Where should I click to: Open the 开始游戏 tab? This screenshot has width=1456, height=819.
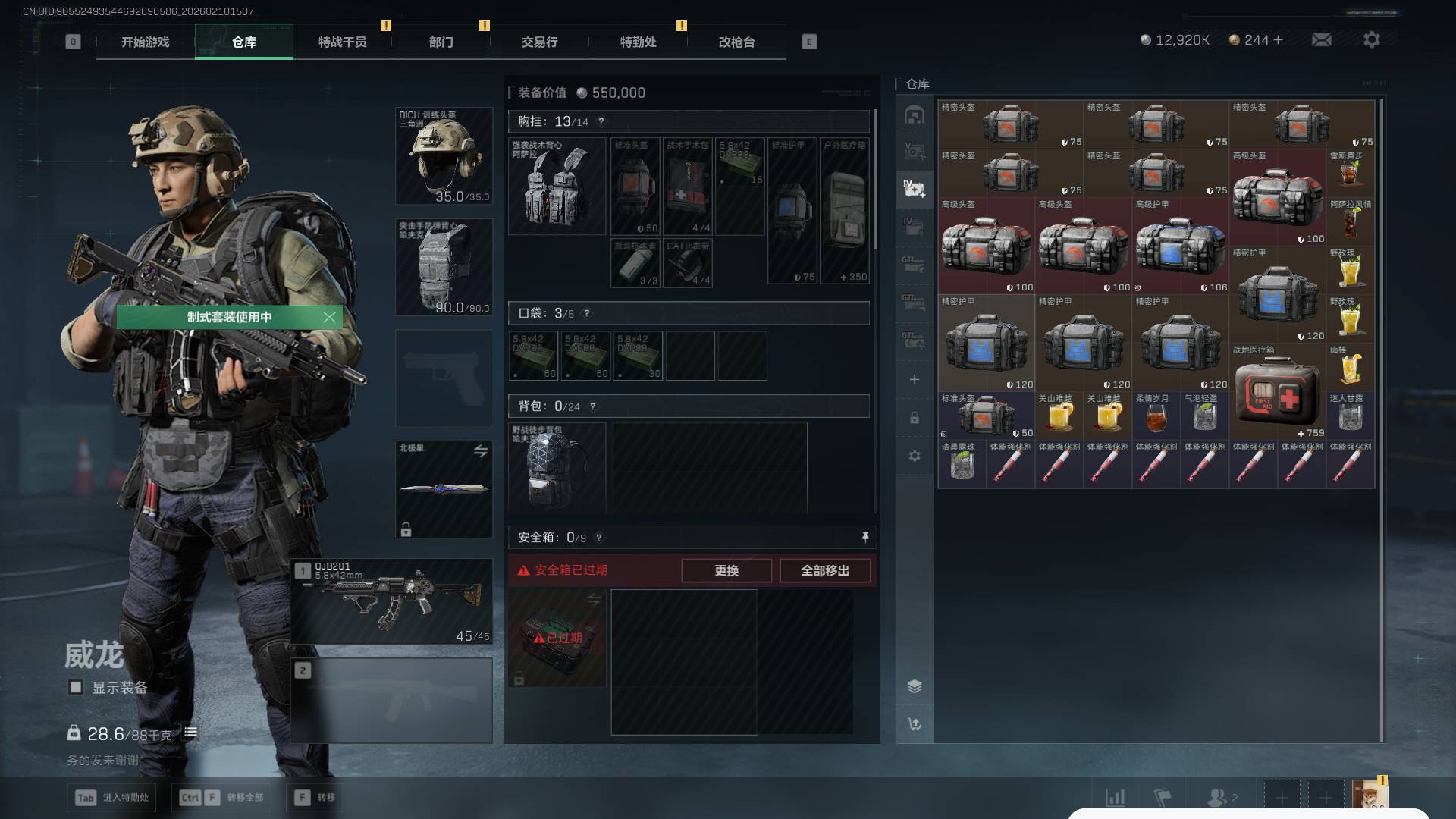point(145,42)
